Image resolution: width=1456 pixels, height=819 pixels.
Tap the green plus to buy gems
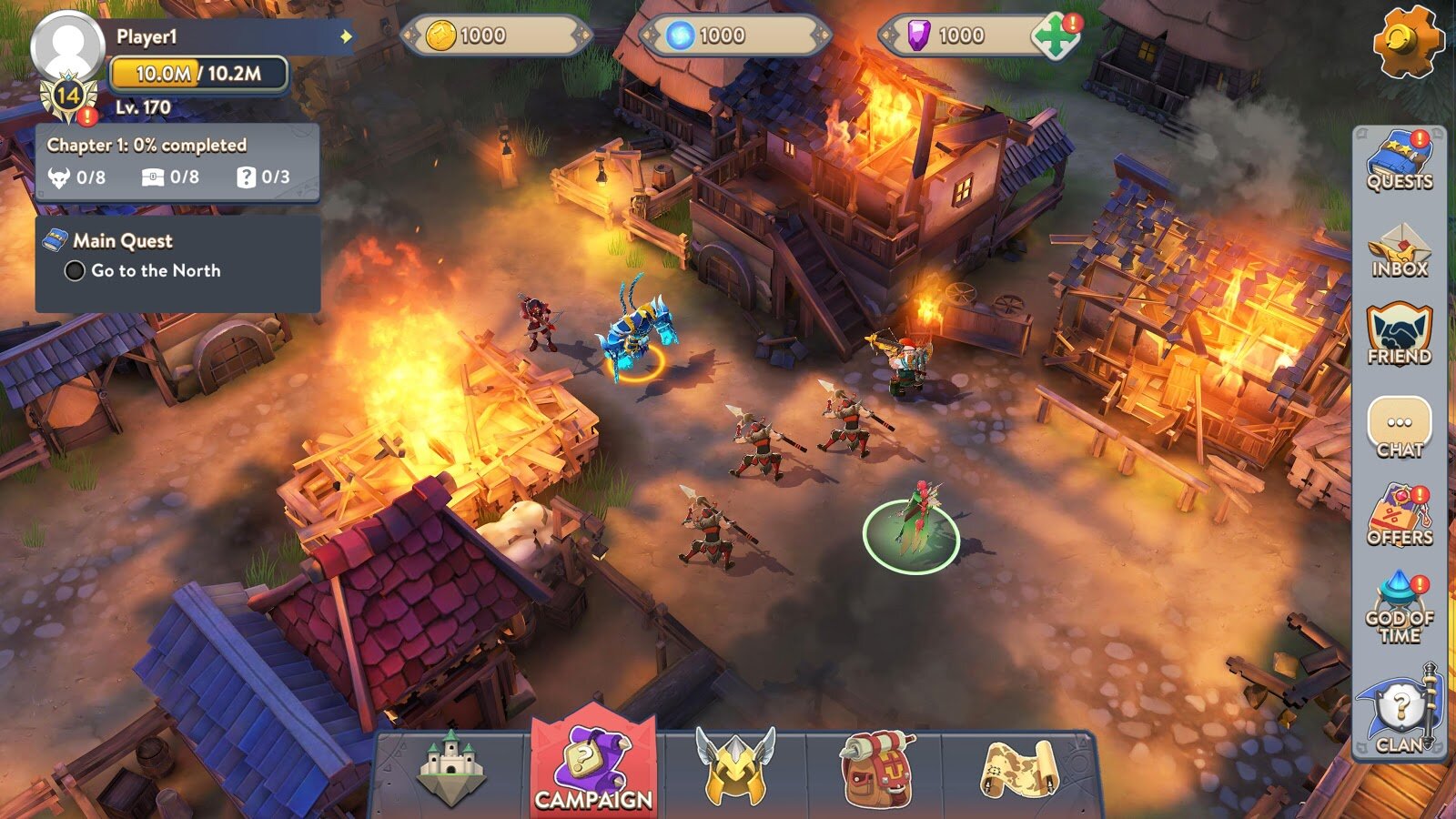tap(1054, 36)
